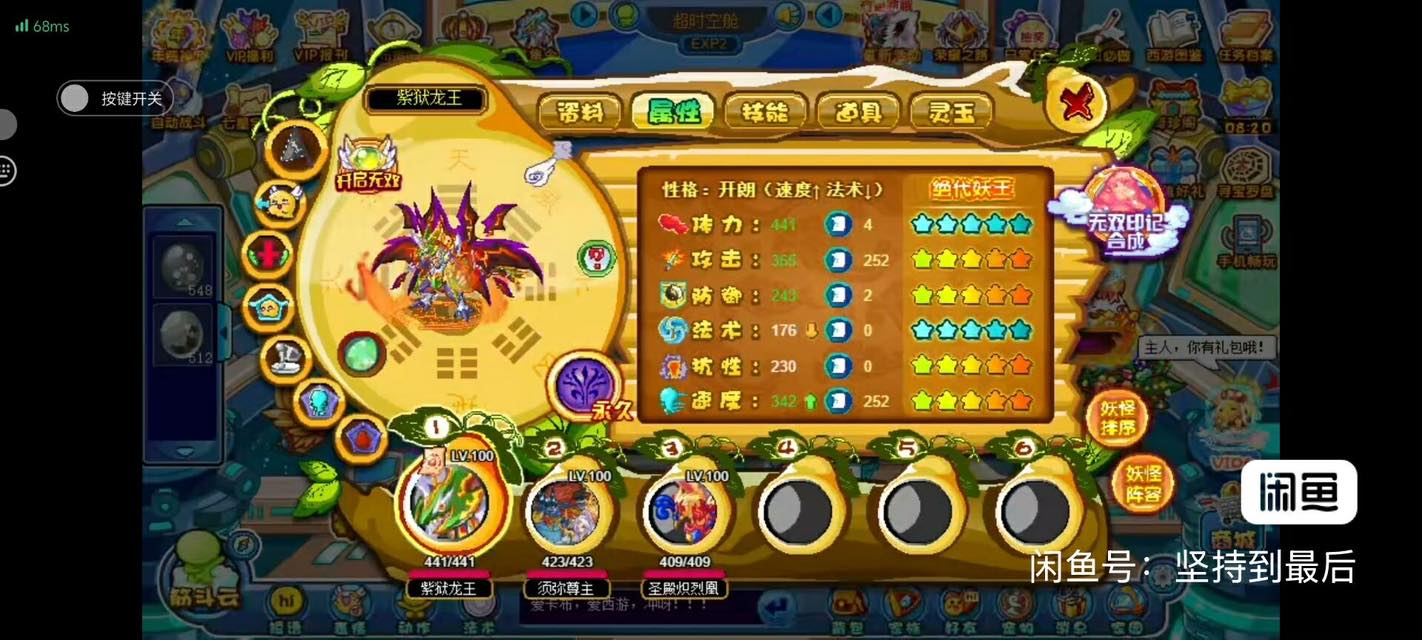1422x640 pixels.
Task: Select the 属性 tab
Action: (672, 112)
